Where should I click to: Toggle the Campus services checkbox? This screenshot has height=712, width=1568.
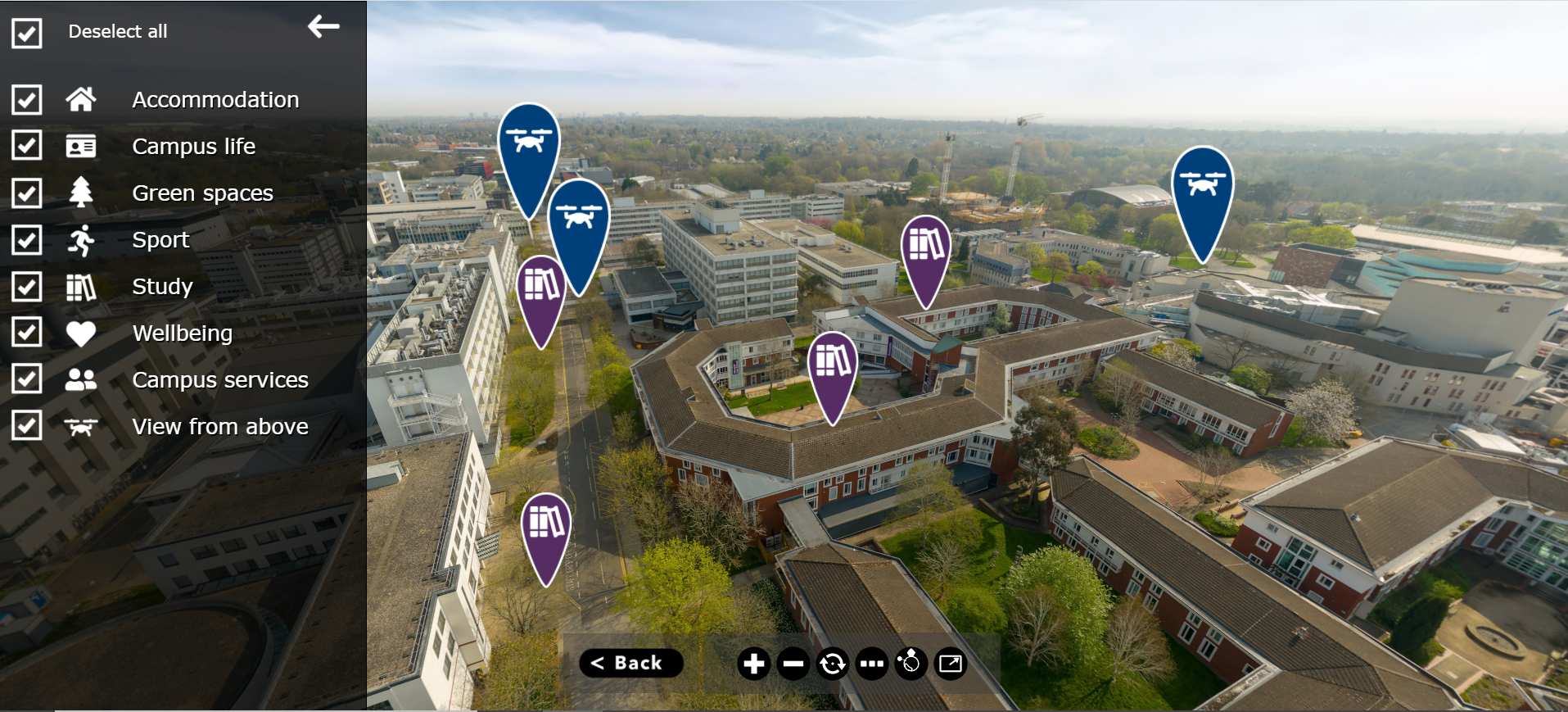(x=27, y=379)
